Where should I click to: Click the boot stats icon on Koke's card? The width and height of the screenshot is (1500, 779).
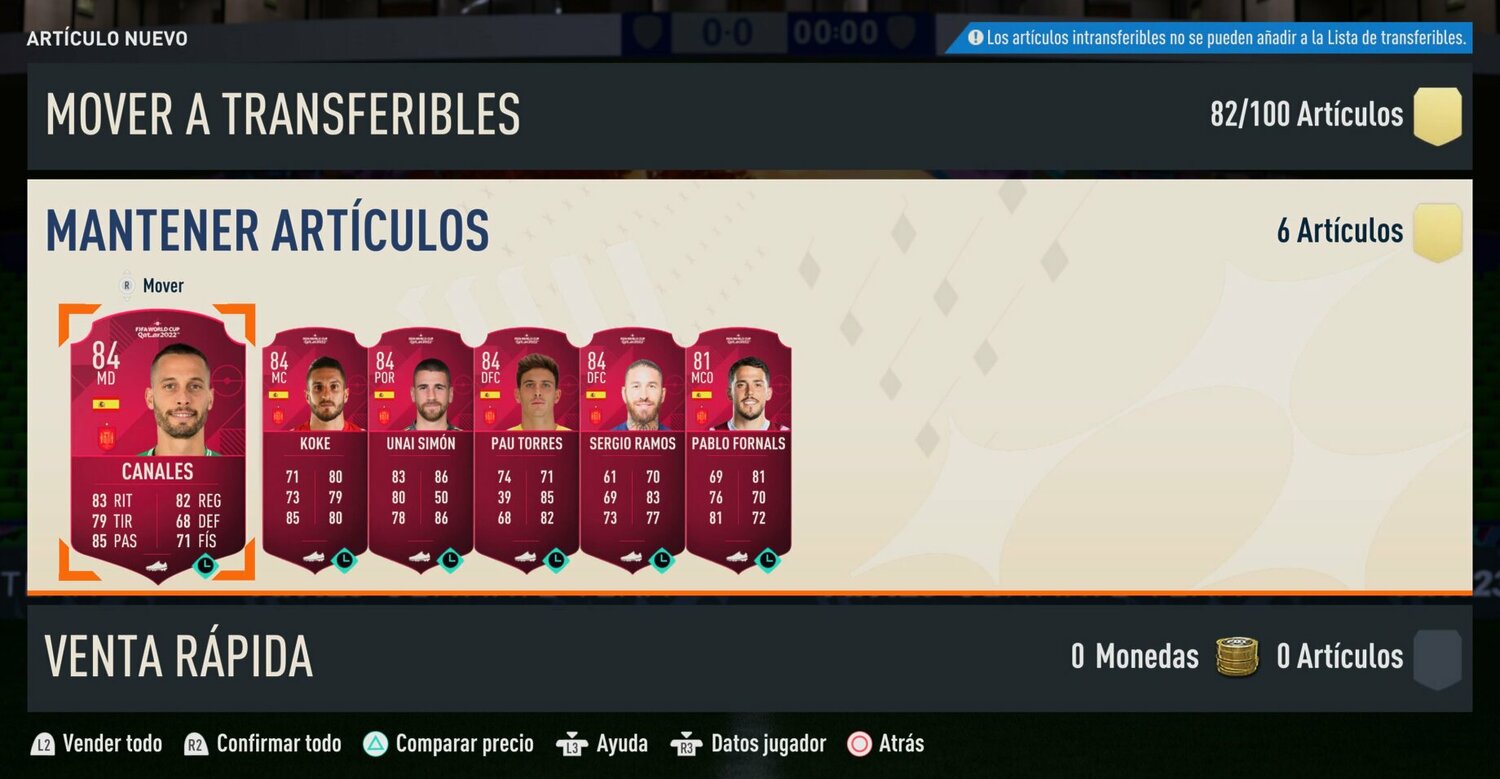pyautogui.click(x=312, y=557)
